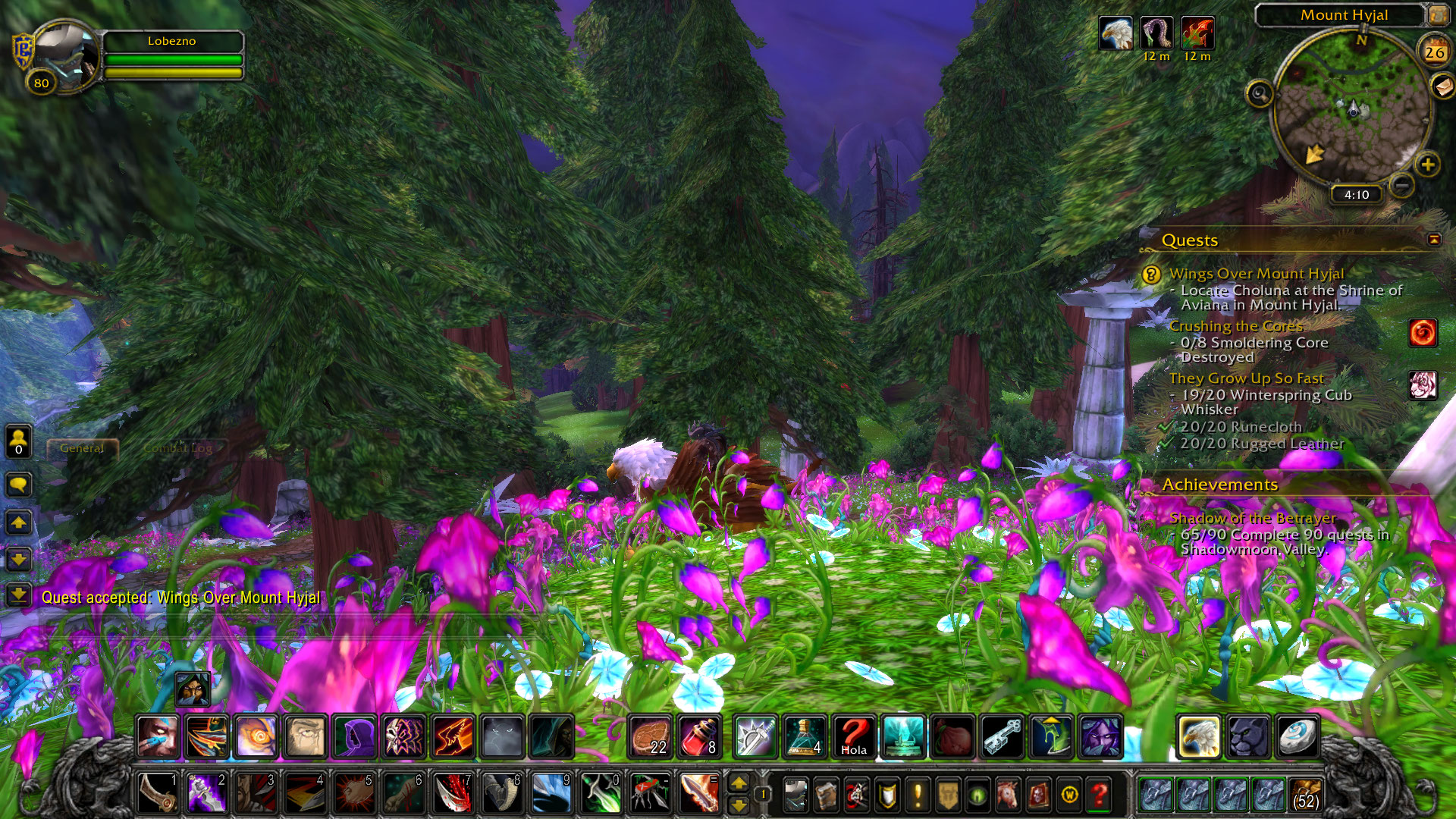Open the calendar showing day 26

coord(1433,52)
